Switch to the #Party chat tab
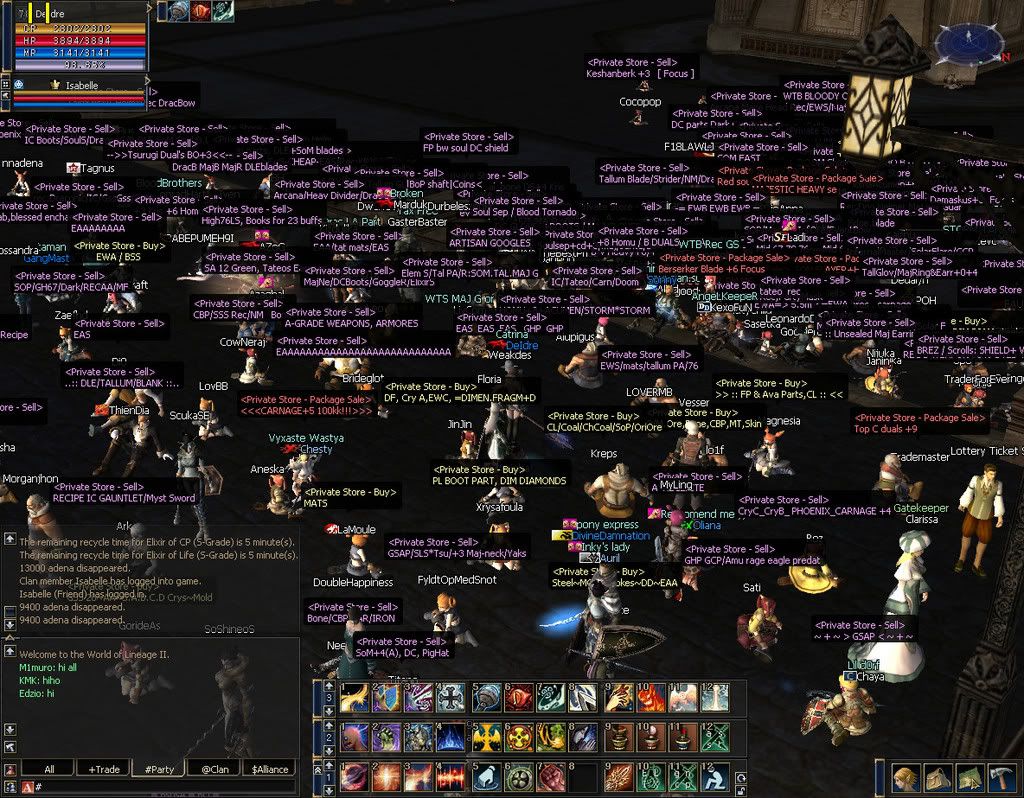This screenshot has height=798, width=1024. coord(160,768)
